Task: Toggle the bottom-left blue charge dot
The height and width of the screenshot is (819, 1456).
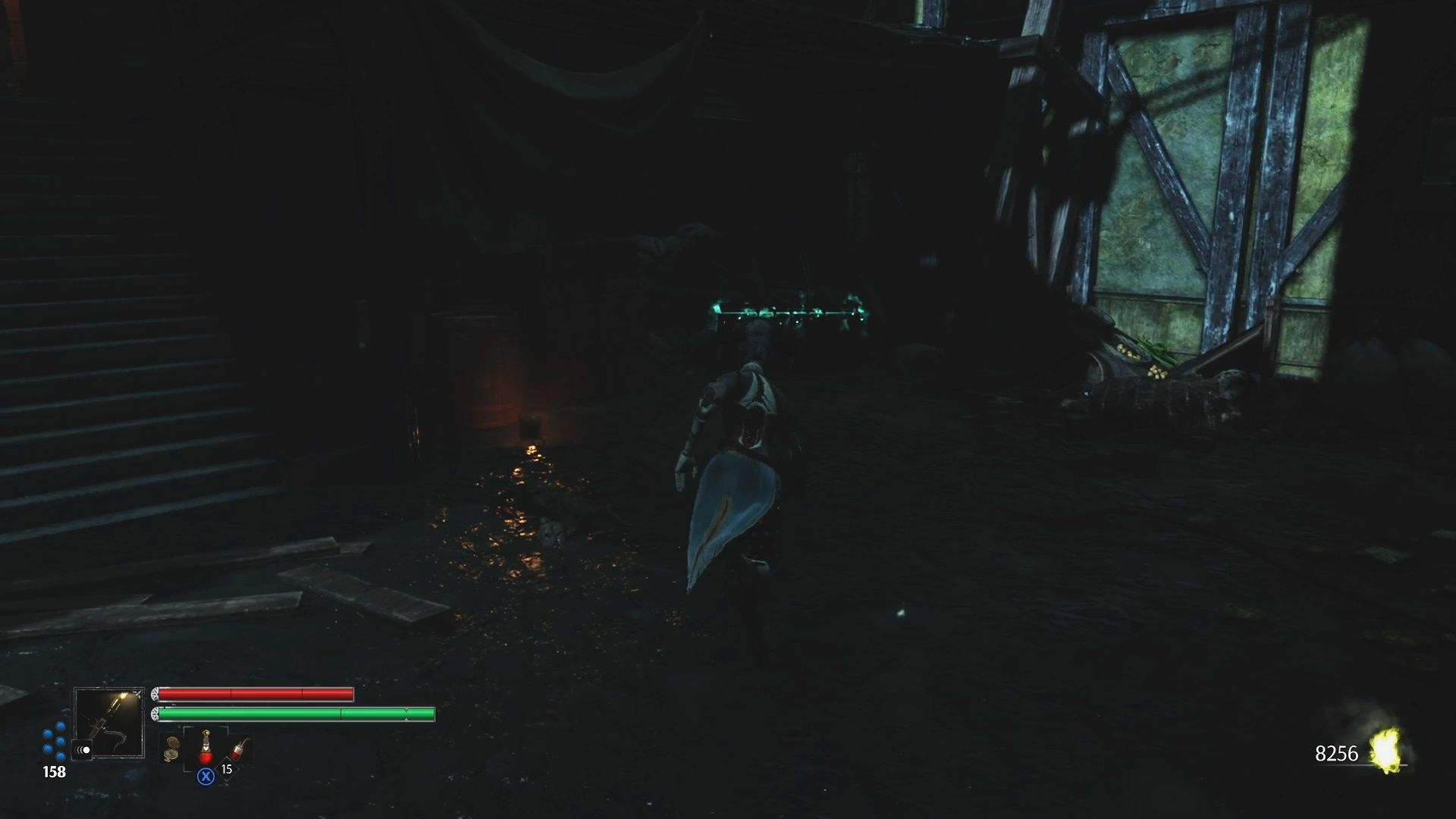Action: [x=47, y=749]
